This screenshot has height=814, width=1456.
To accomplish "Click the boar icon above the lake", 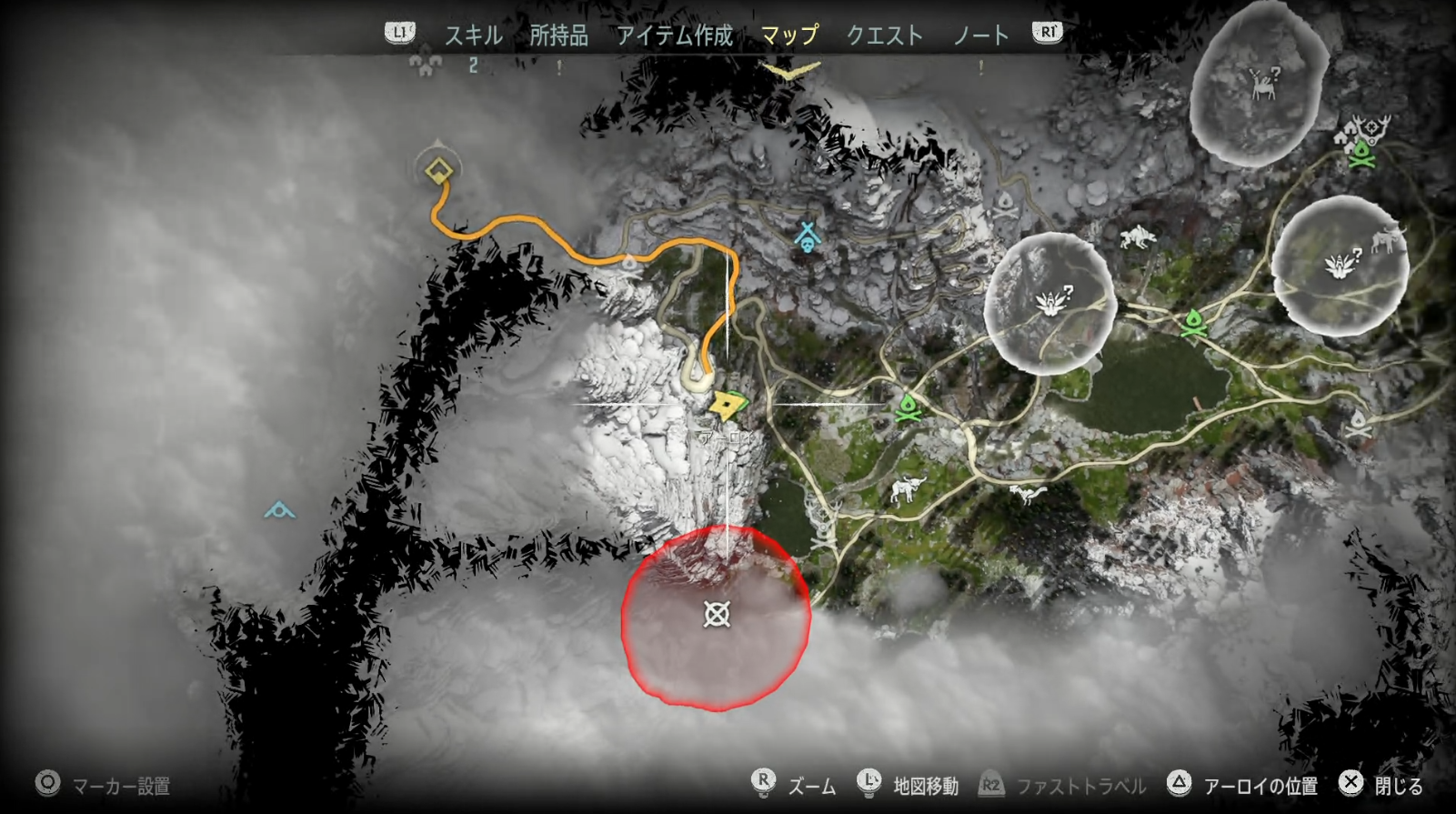I will click(906, 488).
